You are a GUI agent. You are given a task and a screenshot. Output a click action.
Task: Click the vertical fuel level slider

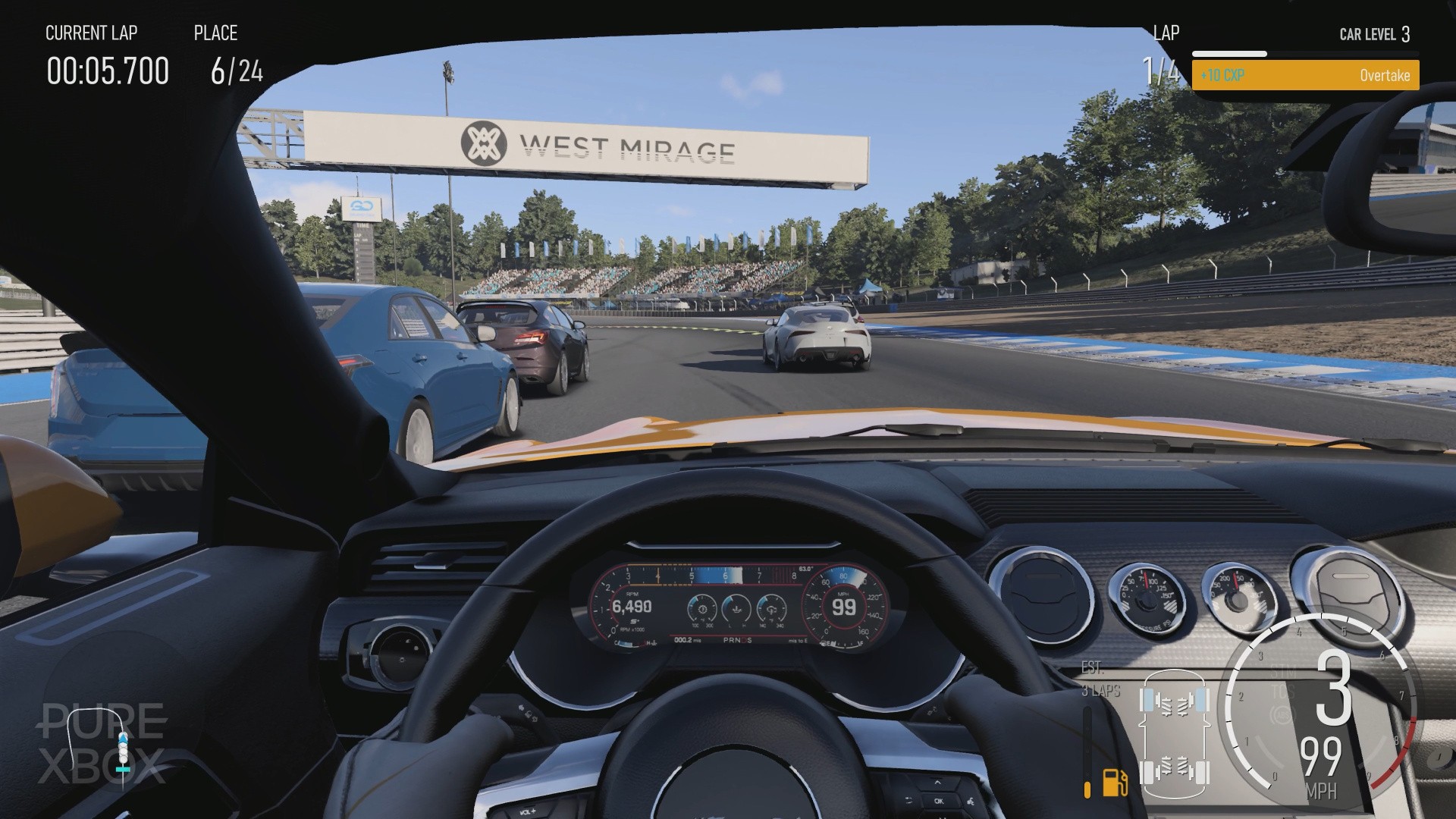tap(1088, 752)
